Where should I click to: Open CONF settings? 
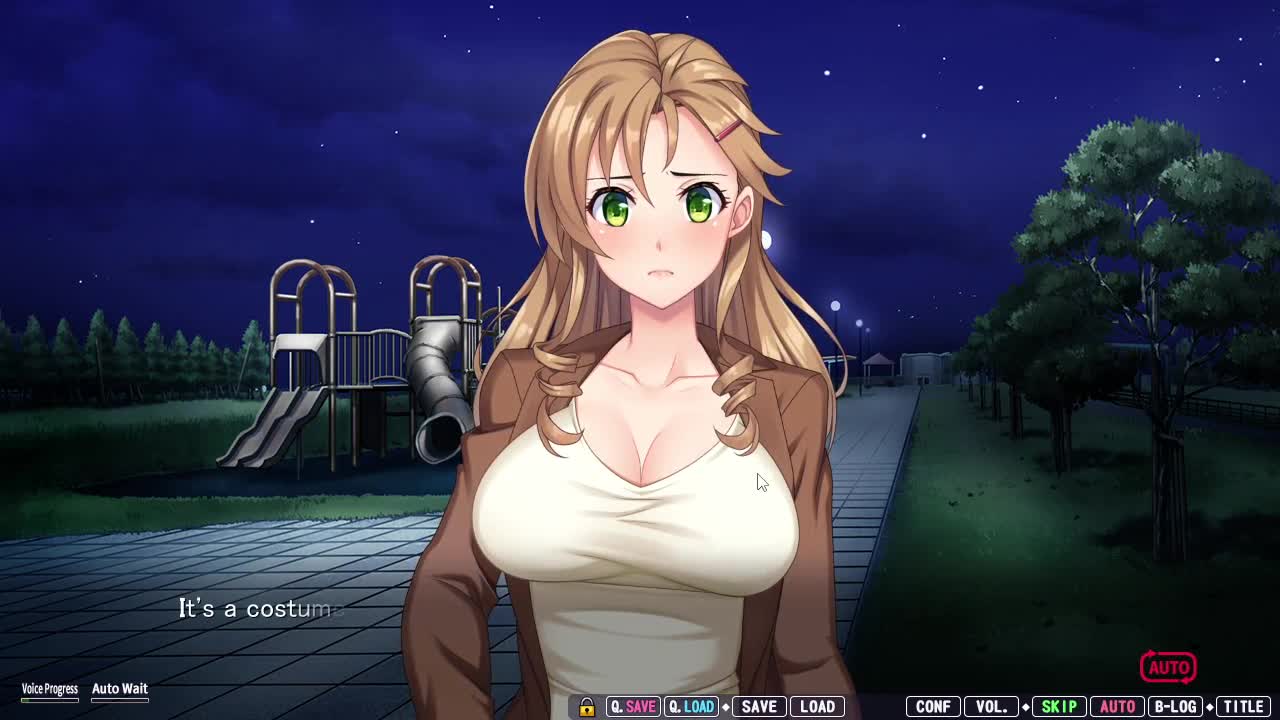click(x=933, y=707)
